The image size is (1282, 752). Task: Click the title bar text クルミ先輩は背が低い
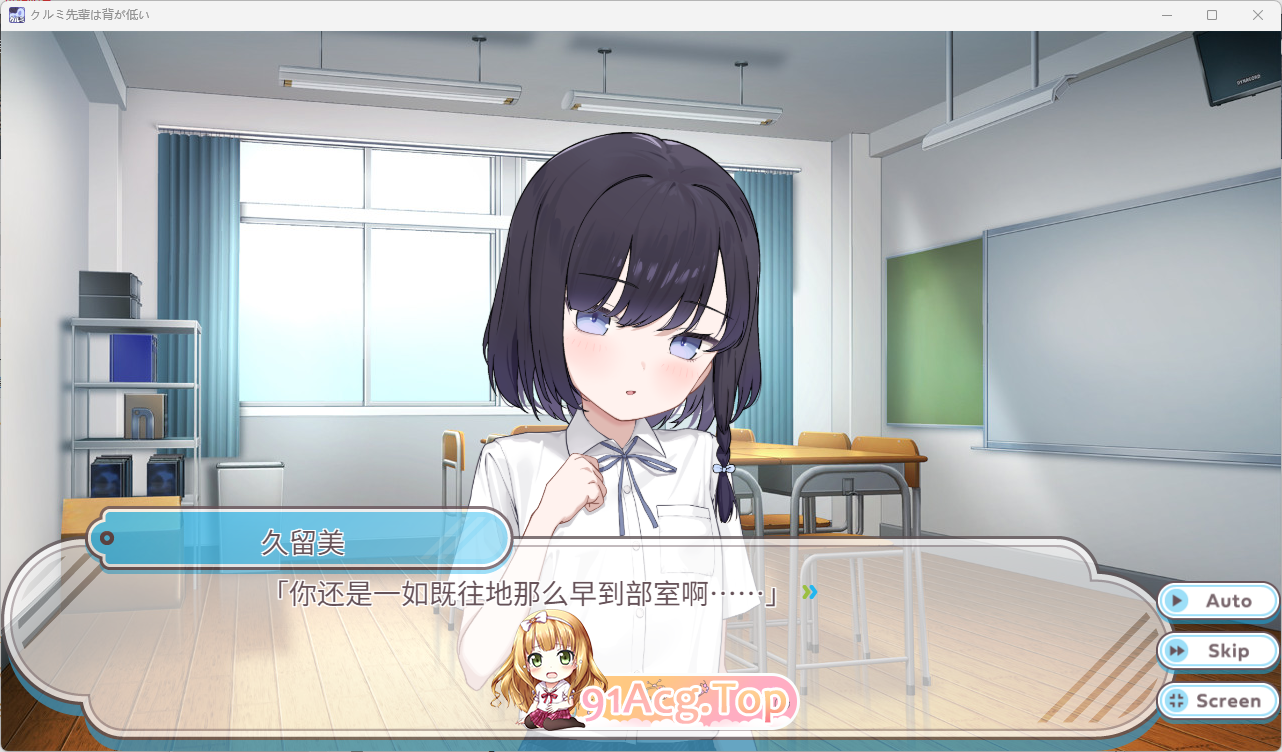90,15
